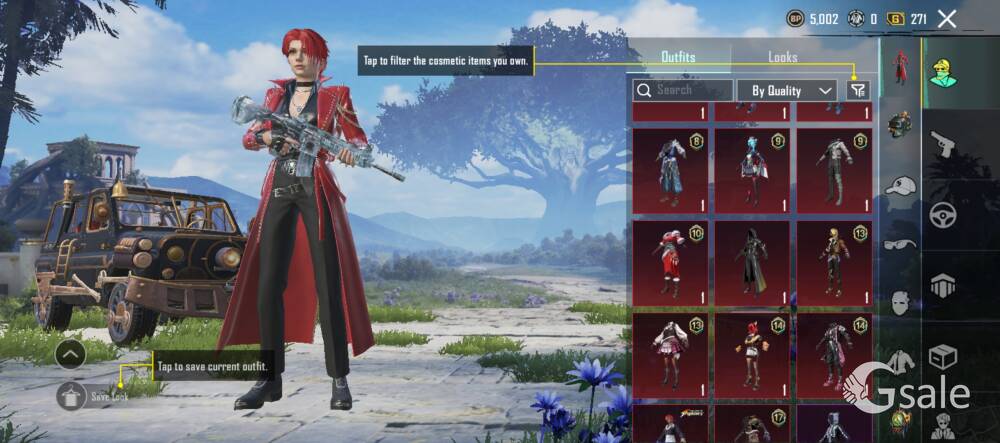The width and height of the screenshot is (1000, 443).
Task: Open the By Quality sort dropdown
Action: [x=787, y=90]
